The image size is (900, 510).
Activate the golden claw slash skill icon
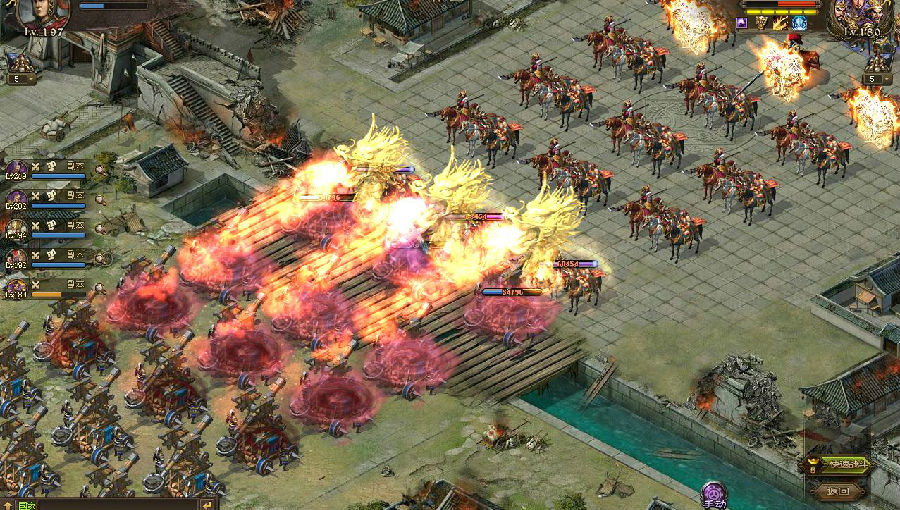pyautogui.click(x=781, y=22)
